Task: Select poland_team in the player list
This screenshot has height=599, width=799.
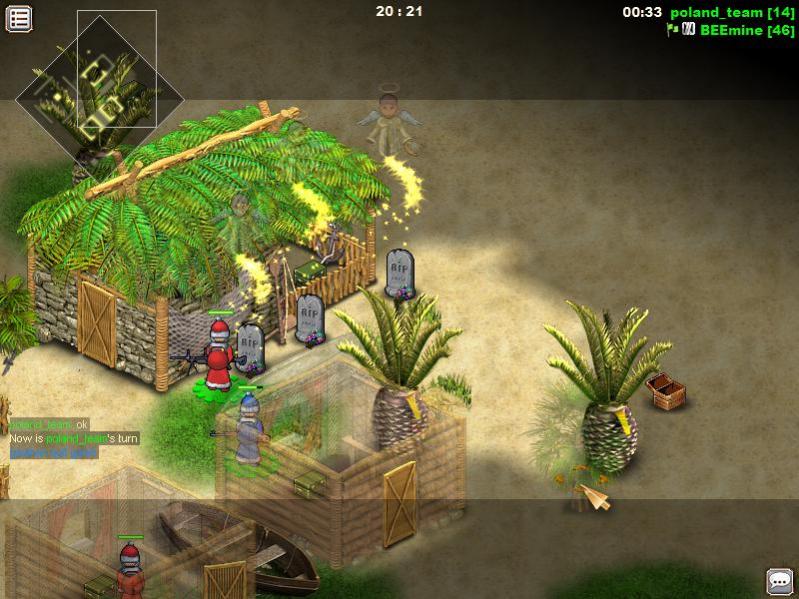Action: 717,12
